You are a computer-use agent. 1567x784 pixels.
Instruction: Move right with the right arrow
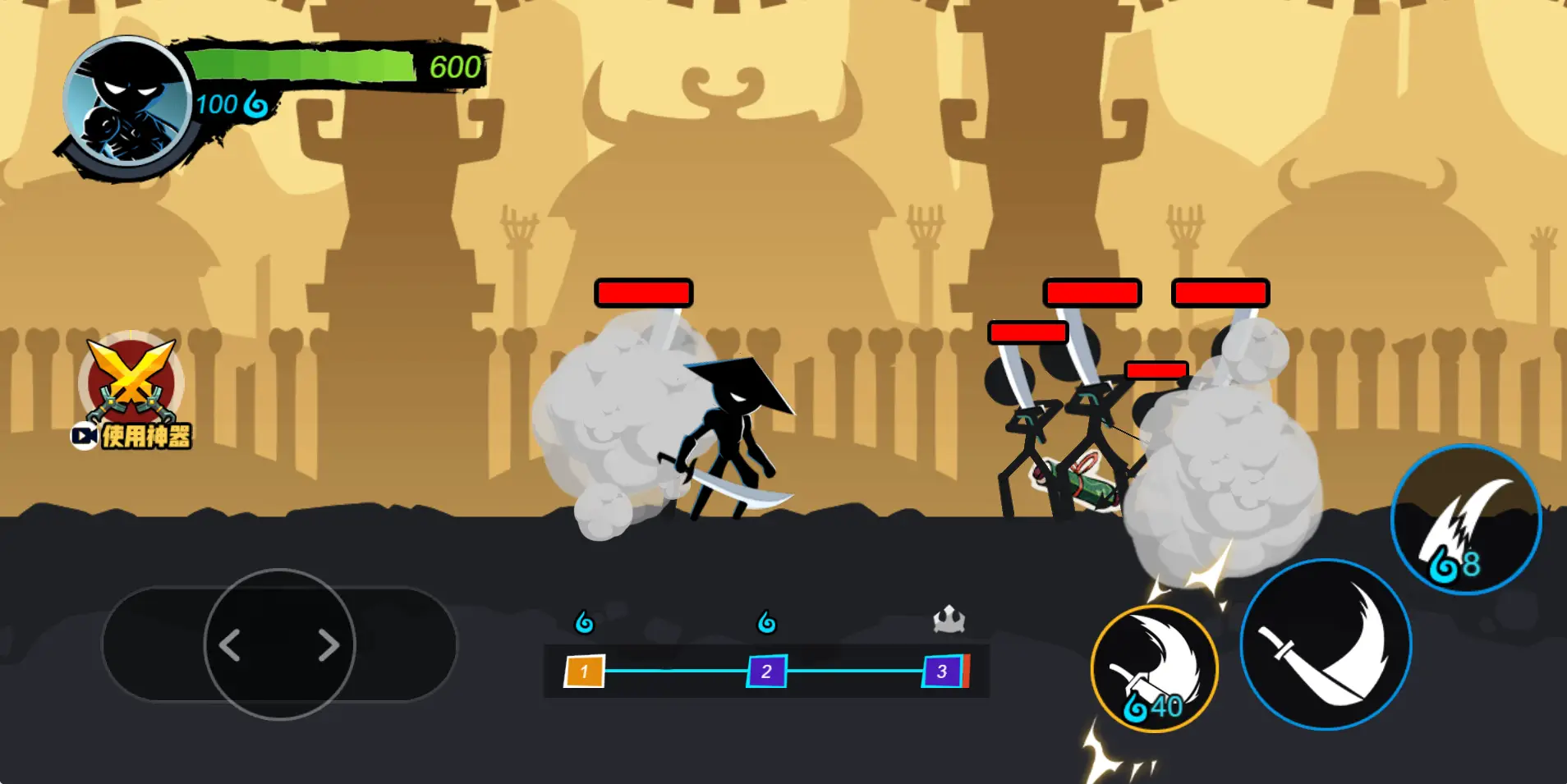click(329, 645)
